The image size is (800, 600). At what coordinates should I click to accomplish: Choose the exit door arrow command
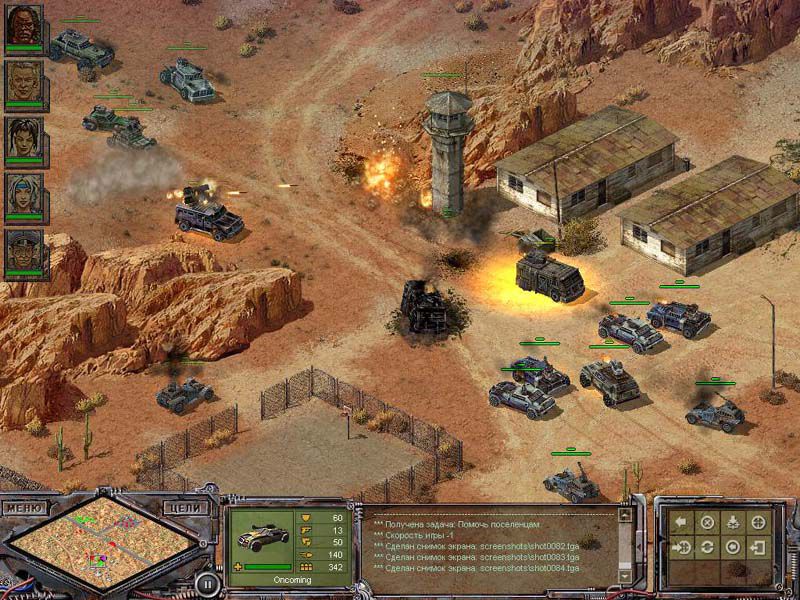click(x=759, y=548)
